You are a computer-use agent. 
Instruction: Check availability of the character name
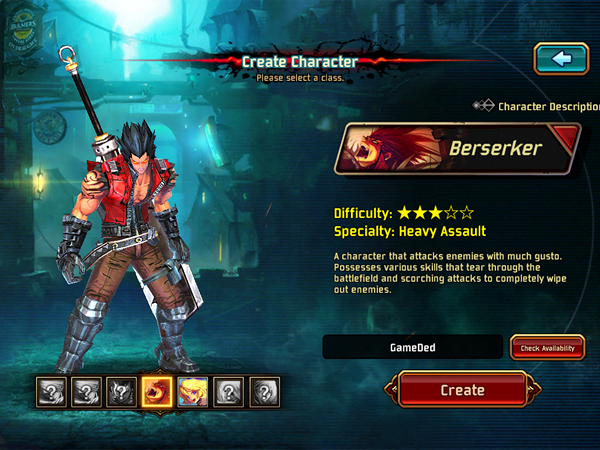click(547, 347)
